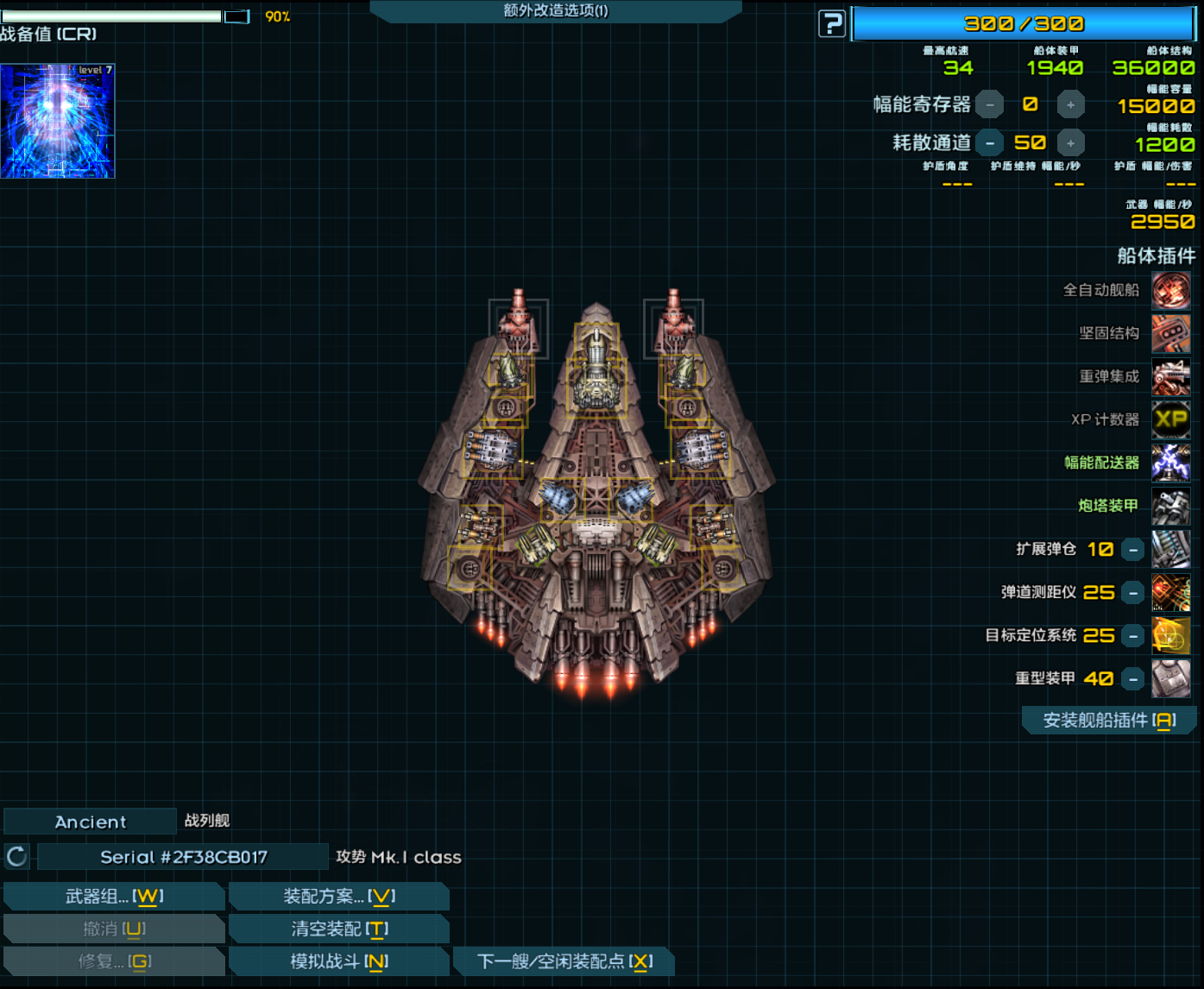1204x989 pixels.
Task: Click the question mark help button
Action: 832,24
